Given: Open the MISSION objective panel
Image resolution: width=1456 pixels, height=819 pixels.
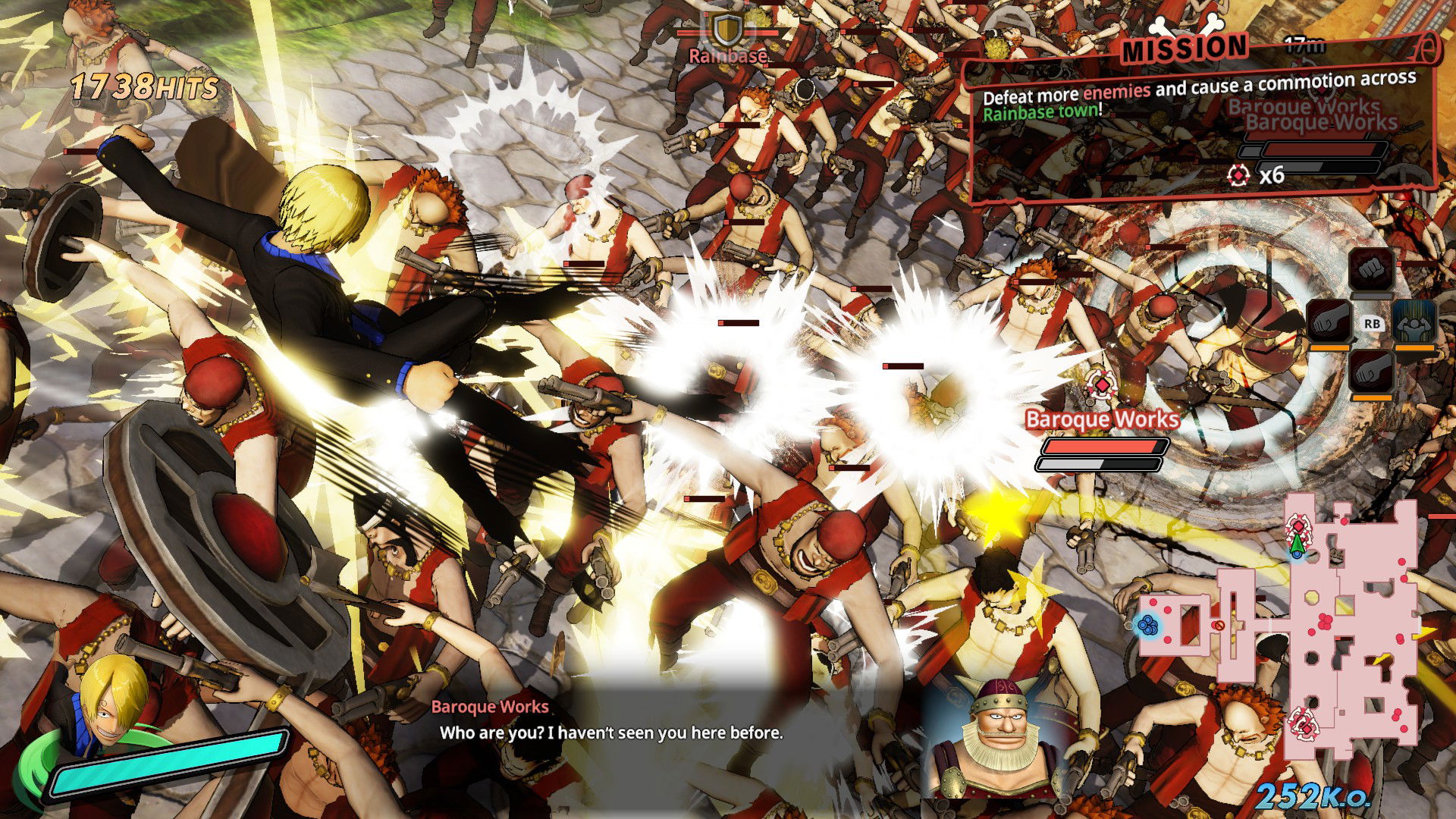Looking at the screenshot, I should 1183,49.
